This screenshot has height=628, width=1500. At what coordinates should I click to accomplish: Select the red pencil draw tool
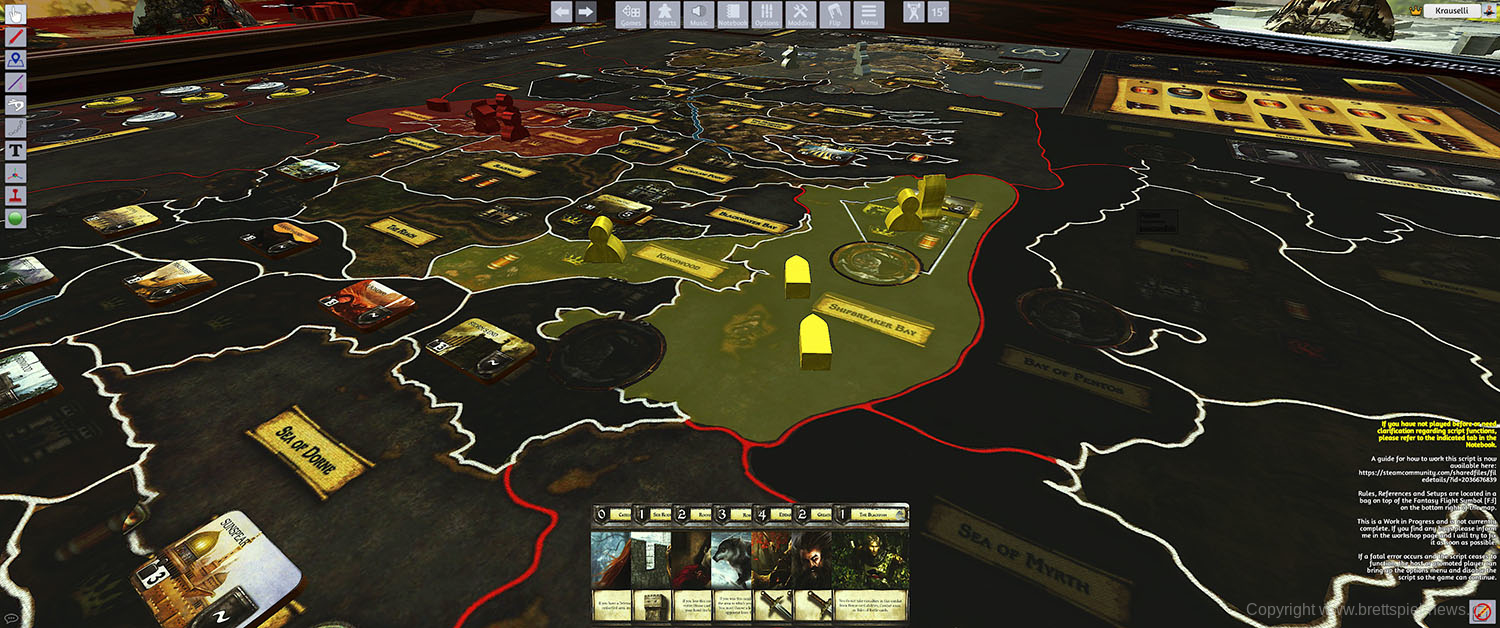click(16, 36)
